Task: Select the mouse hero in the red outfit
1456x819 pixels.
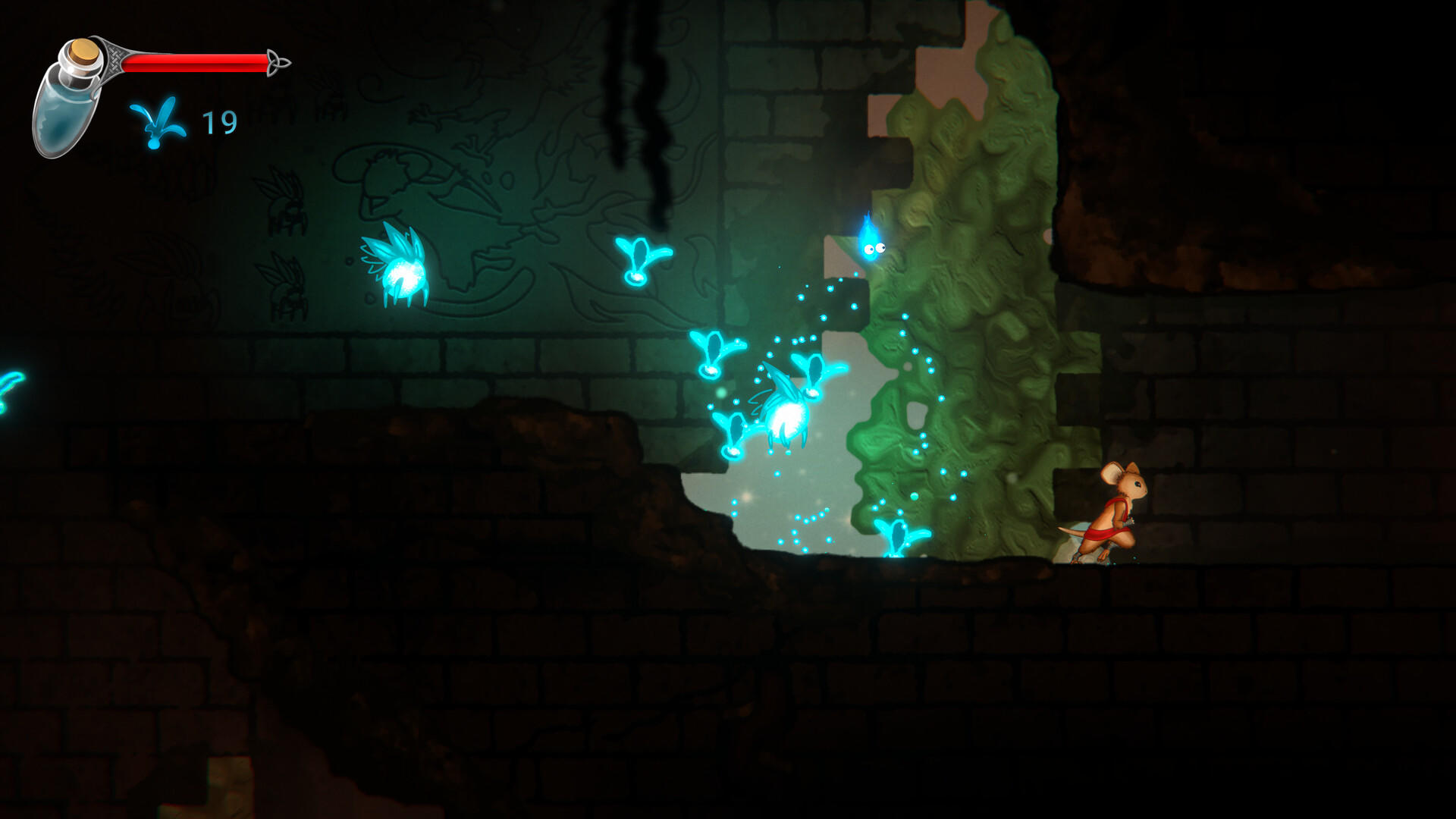Action: [x=1119, y=508]
